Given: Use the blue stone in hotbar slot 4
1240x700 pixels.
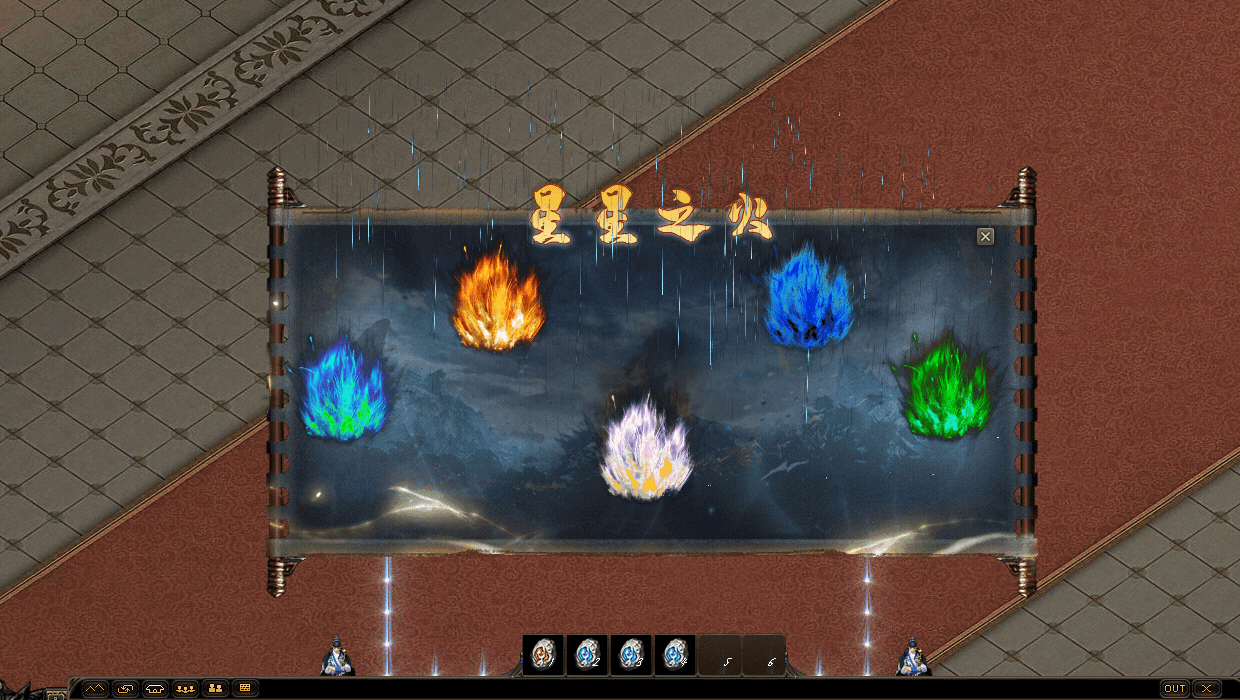Looking at the screenshot, I should click(675, 655).
